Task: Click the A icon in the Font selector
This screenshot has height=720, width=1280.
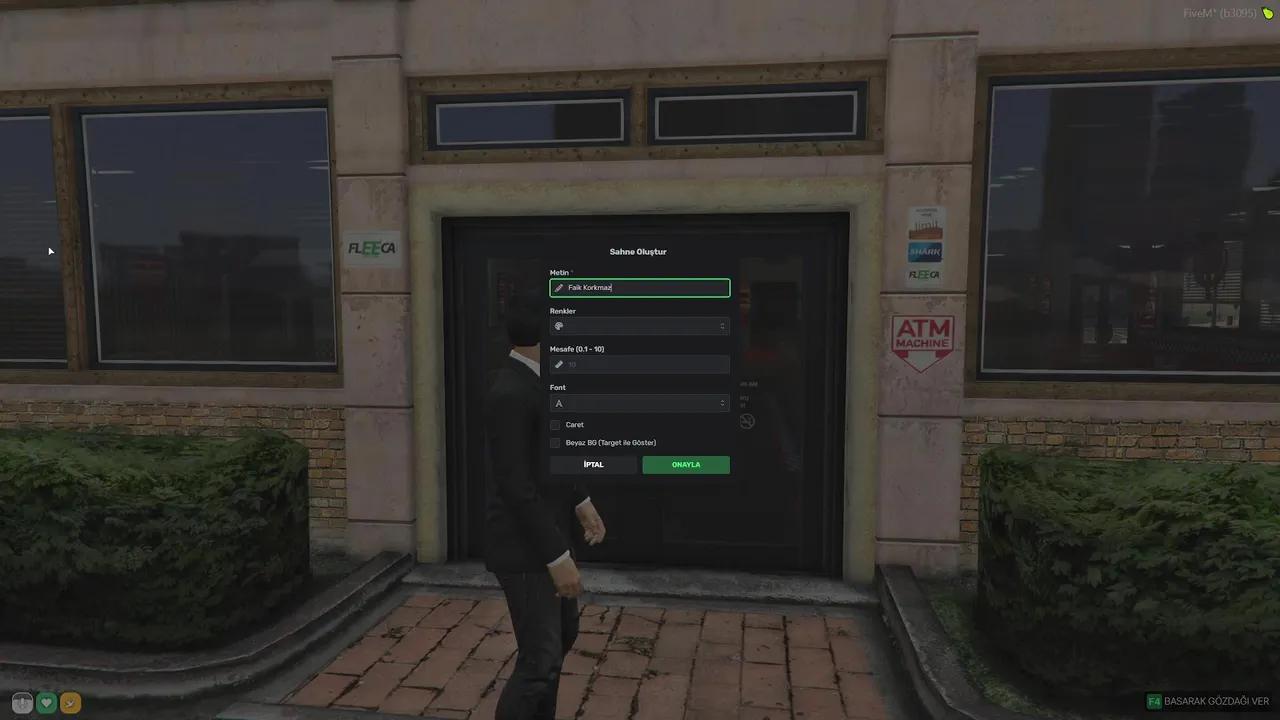Action: tap(559, 403)
